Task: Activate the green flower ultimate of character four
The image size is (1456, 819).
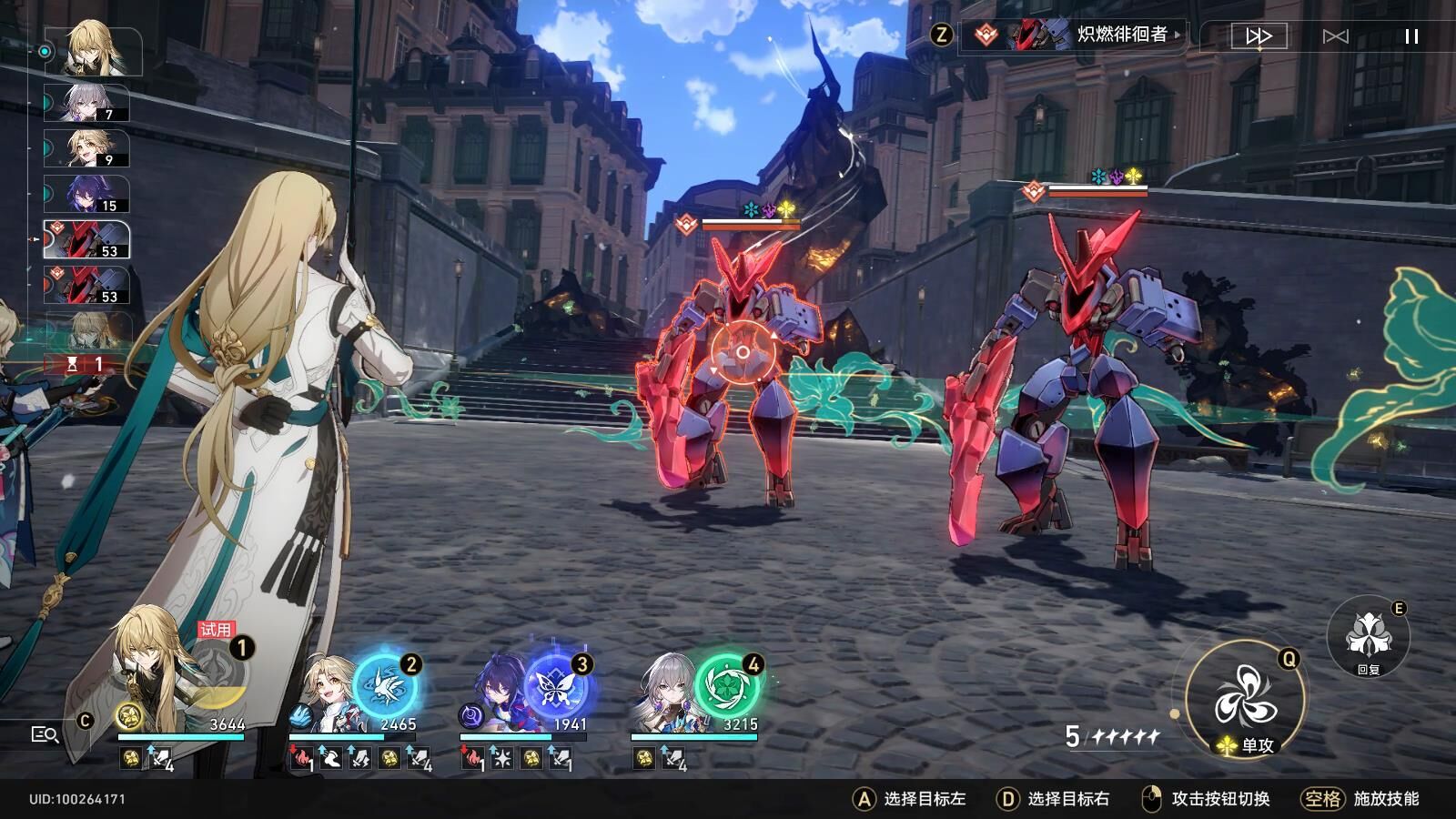Action: click(727, 684)
